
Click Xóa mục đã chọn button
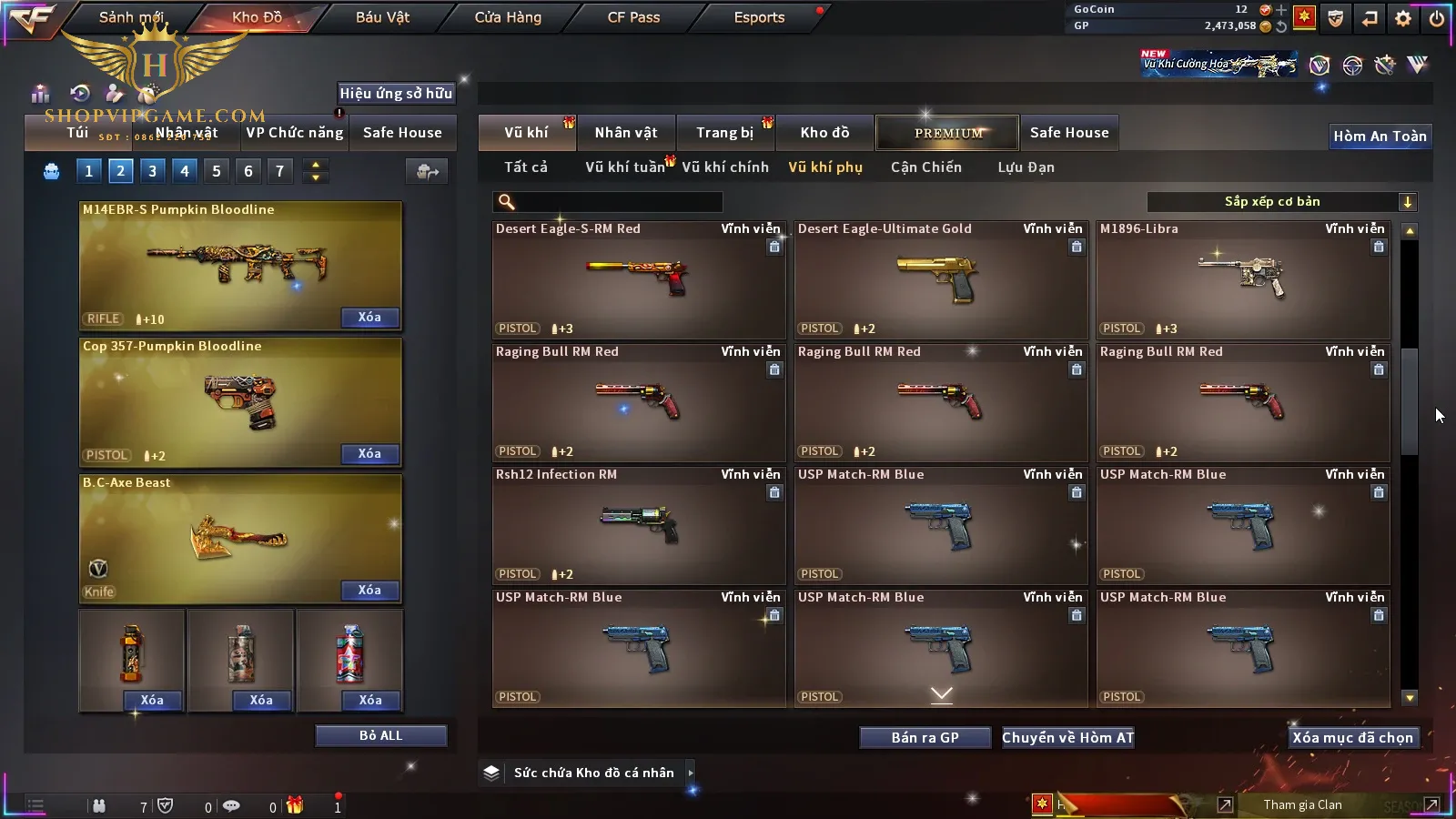(x=1352, y=738)
